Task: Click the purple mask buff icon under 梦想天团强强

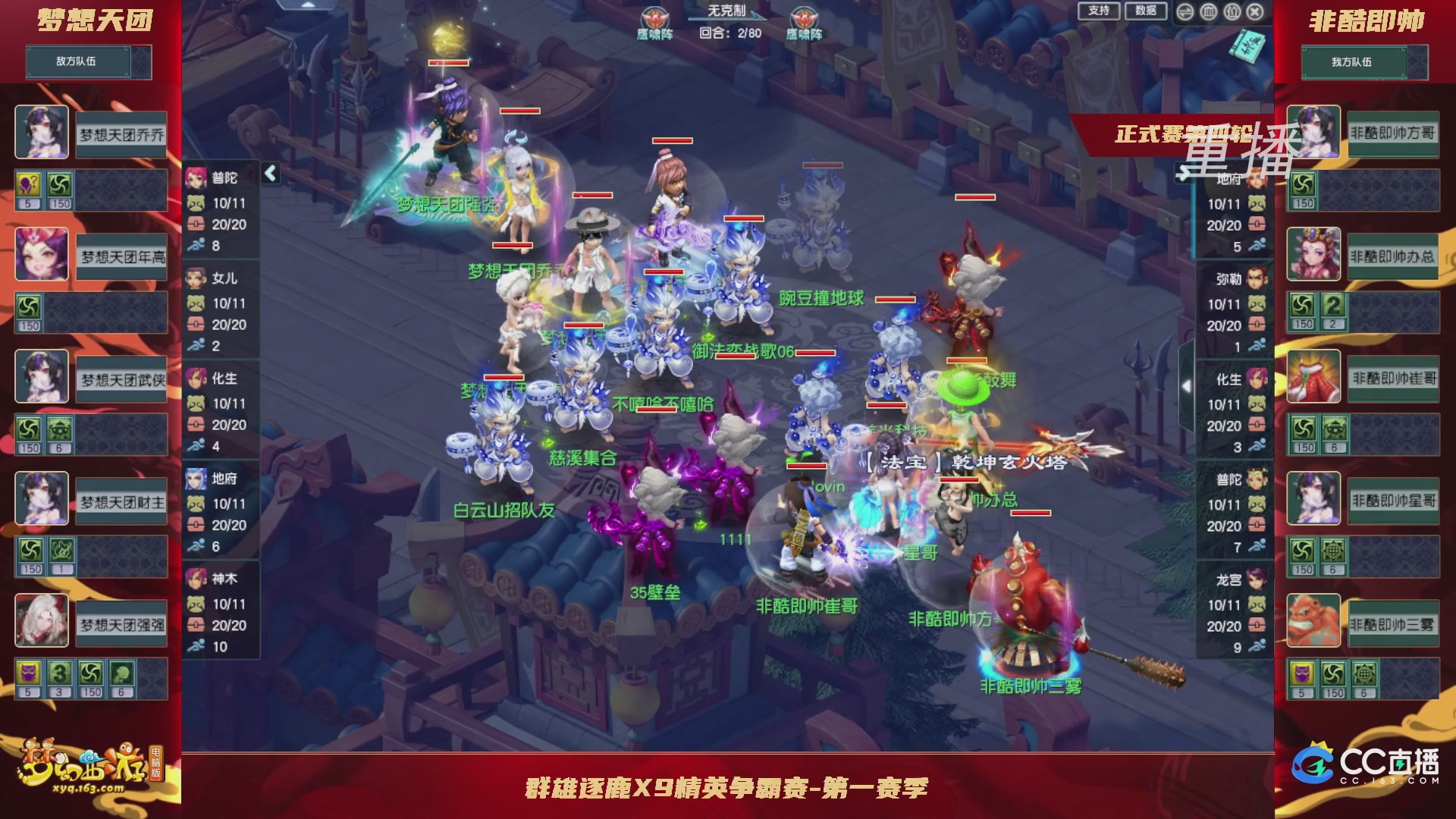Action: point(29,671)
